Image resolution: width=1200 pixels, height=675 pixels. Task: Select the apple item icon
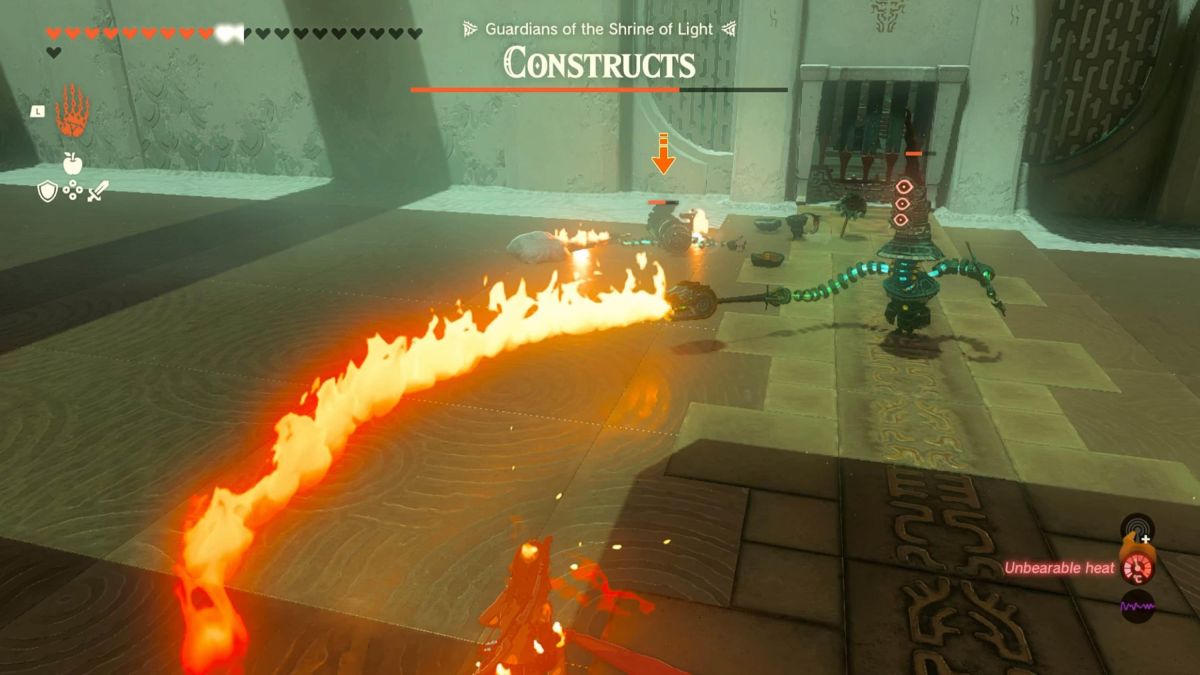pyautogui.click(x=72, y=163)
